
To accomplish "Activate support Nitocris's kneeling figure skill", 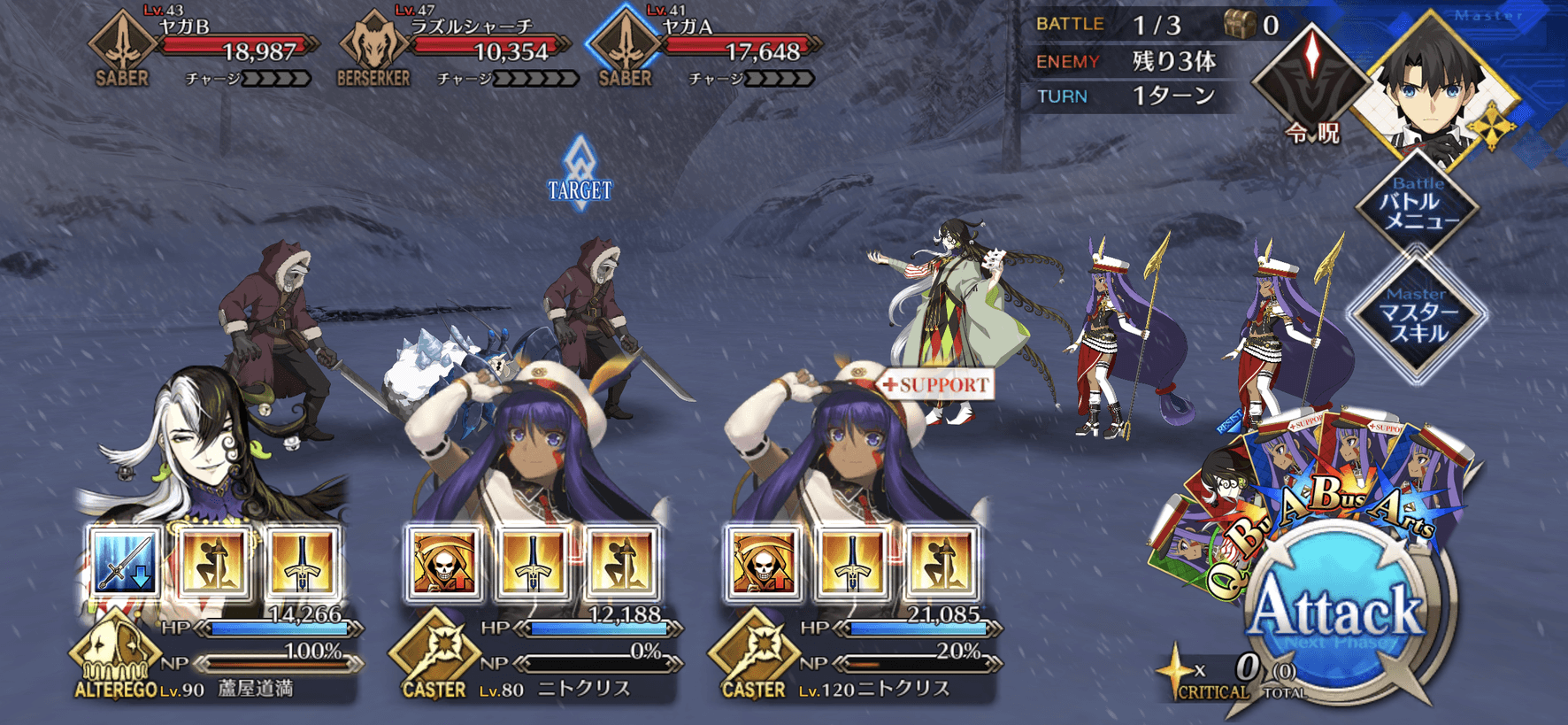I will (940, 563).
